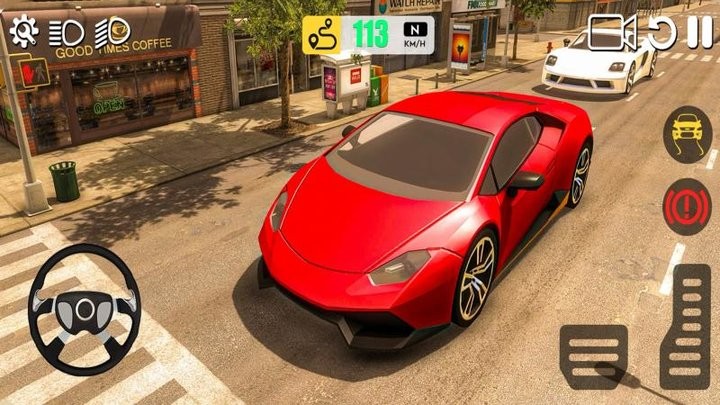Step on the brake pedal
This screenshot has width=720, height=405.
pos(594,357)
